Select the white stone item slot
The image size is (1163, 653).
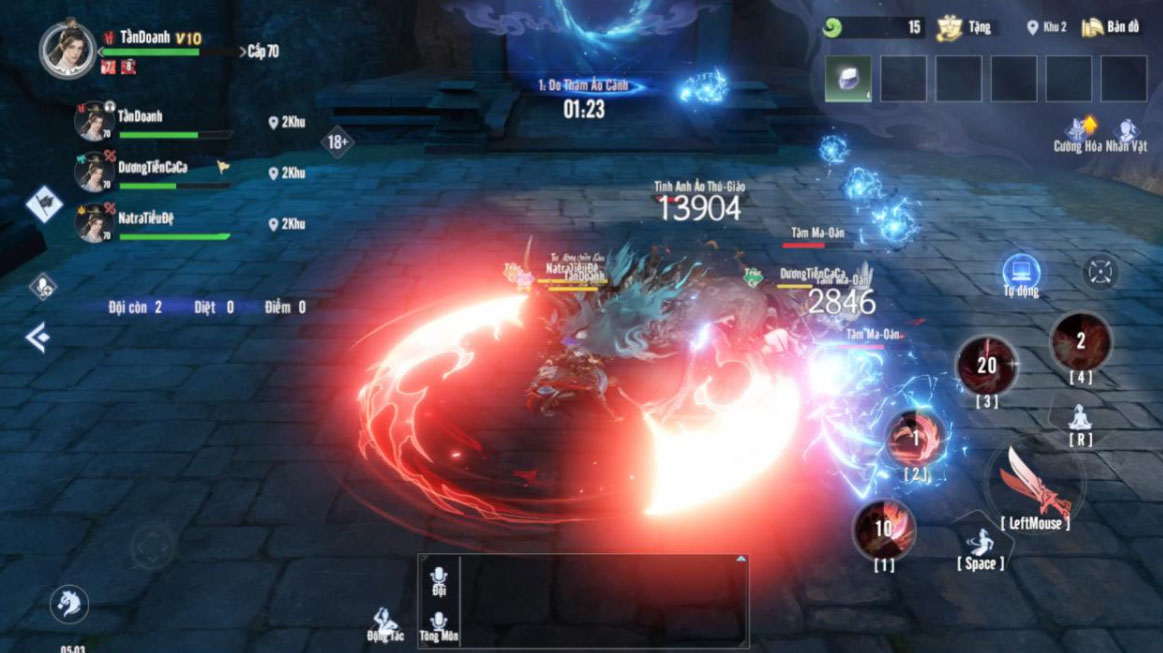848,79
